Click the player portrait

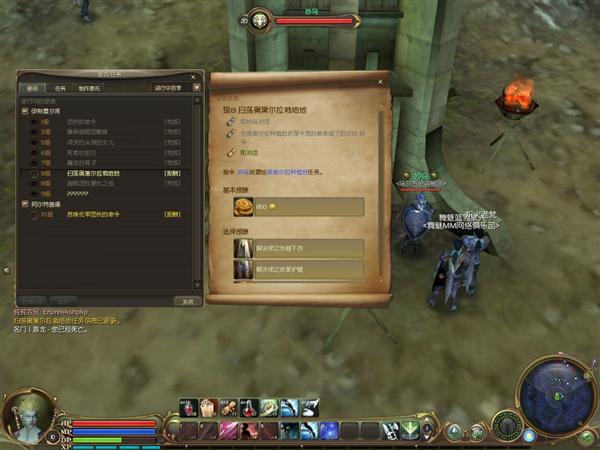27,416
